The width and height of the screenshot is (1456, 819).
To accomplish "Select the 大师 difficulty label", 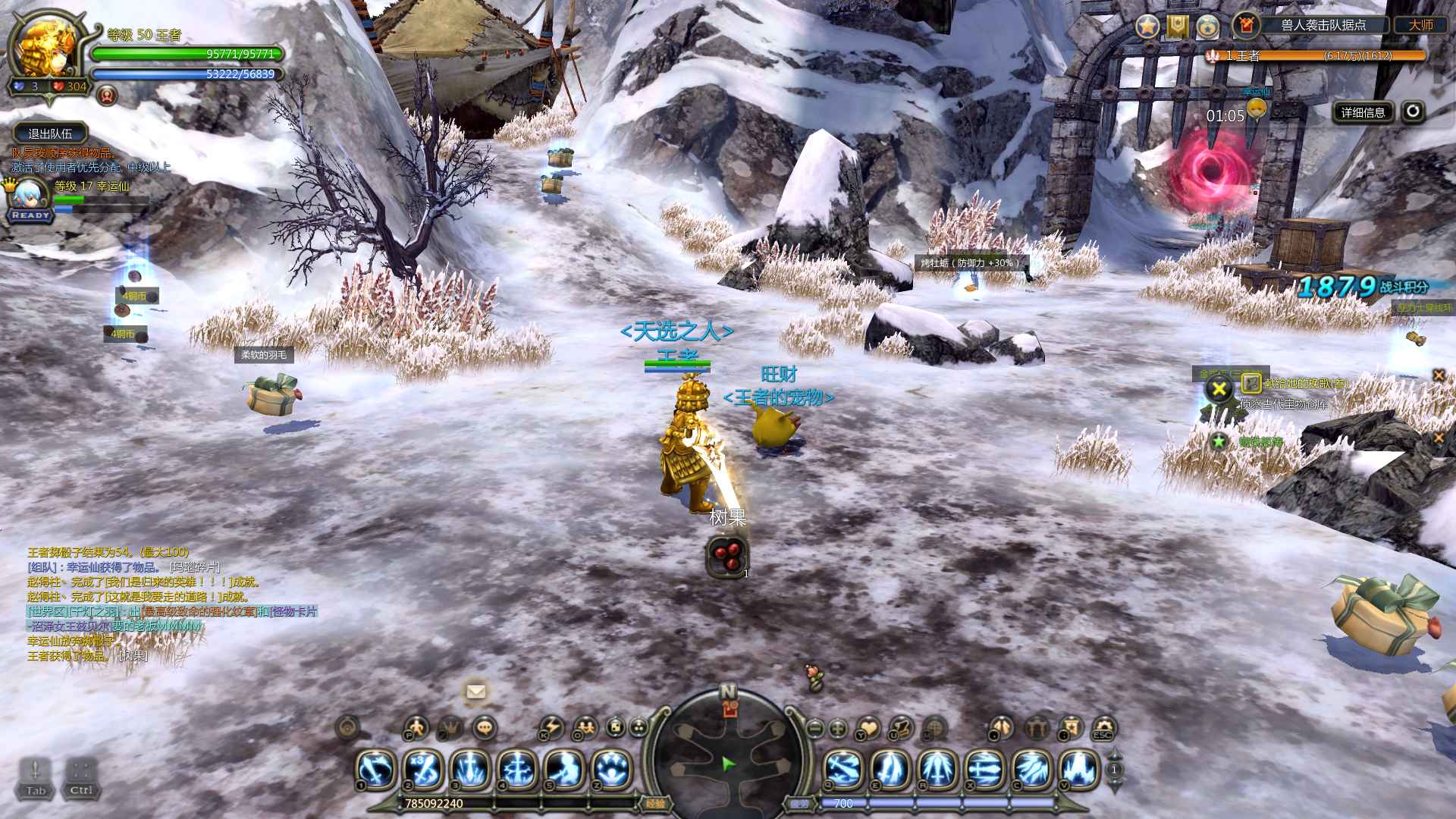I will click(1420, 25).
